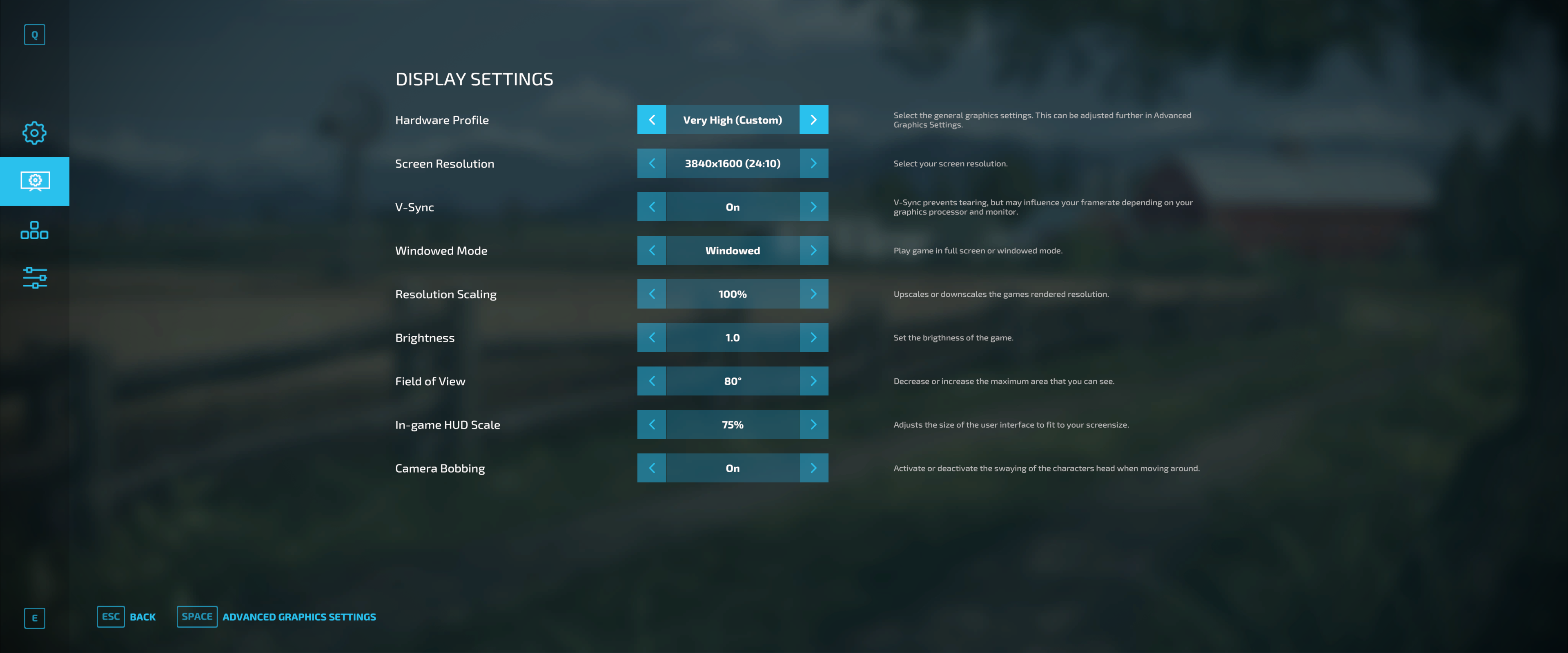The height and width of the screenshot is (653, 1568).
Task: Click the ESC key badge
Action: (x=110, y=617)
